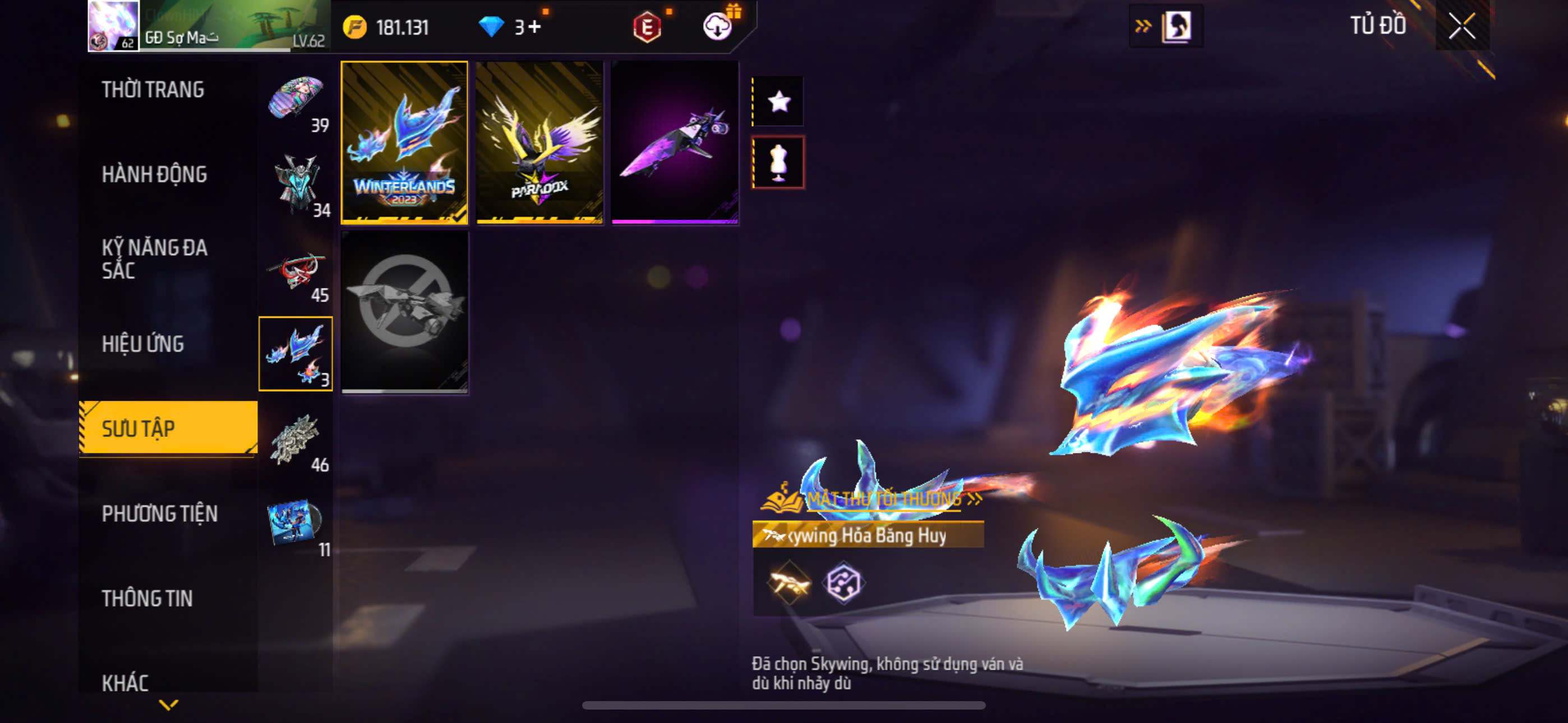This screenshot has width=1568, height=723.
Task: Select the Kỹ Năng Đa Sắc tab
Action: click(x=154, y=259)
